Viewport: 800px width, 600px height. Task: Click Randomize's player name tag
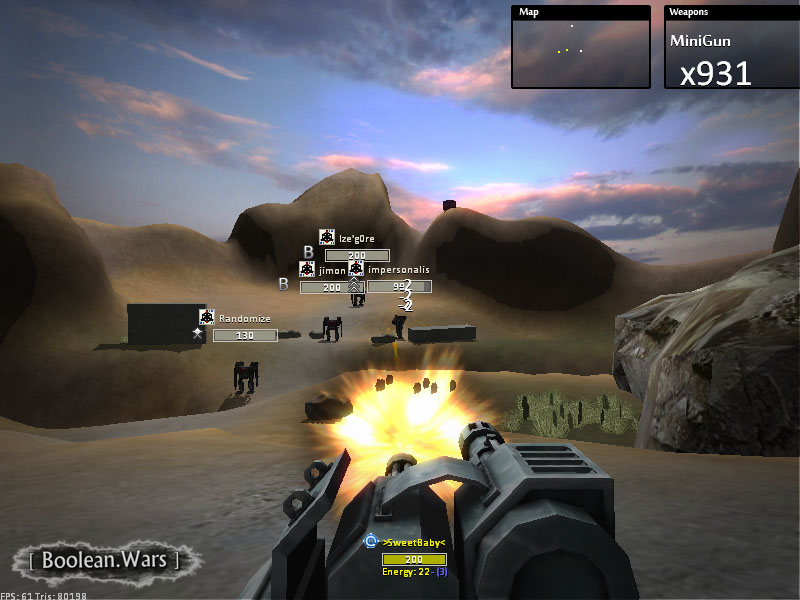click(245, 319)
